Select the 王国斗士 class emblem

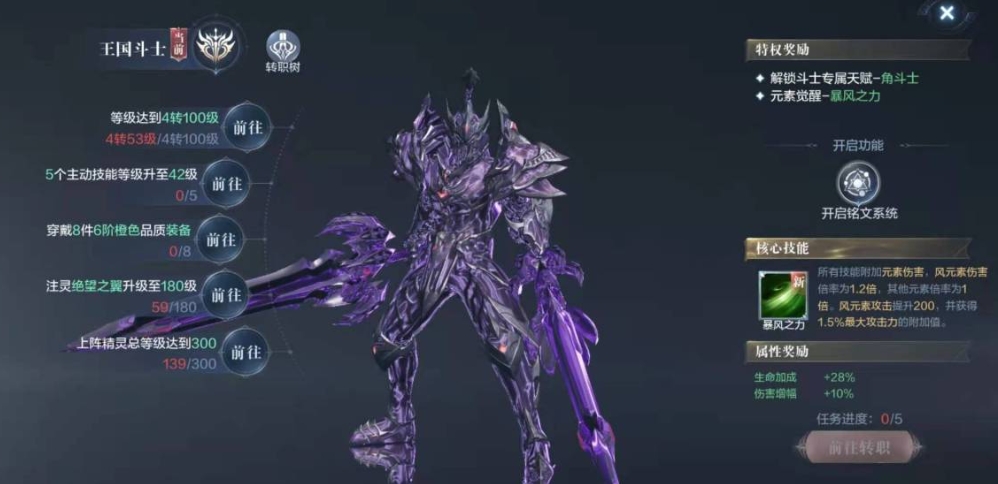point(216,48)
